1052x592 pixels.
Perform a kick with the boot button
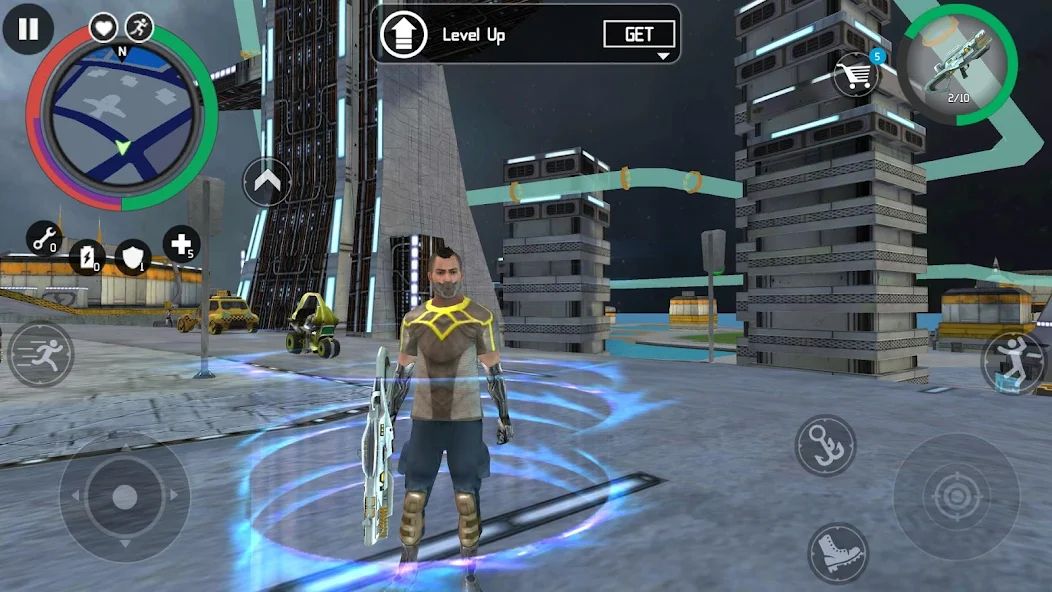click(x=837, y=553)
